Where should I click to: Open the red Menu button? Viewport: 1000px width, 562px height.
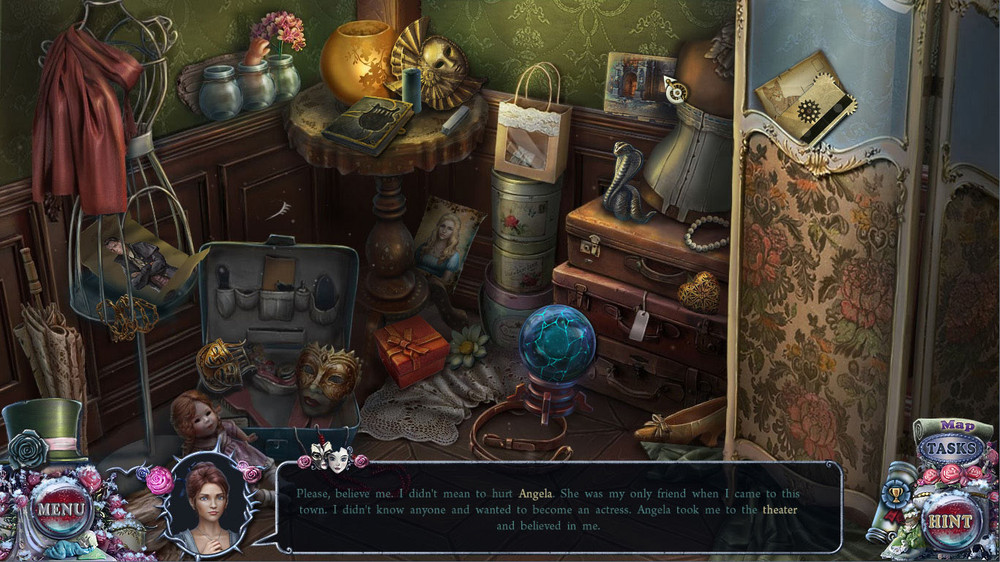60,510
